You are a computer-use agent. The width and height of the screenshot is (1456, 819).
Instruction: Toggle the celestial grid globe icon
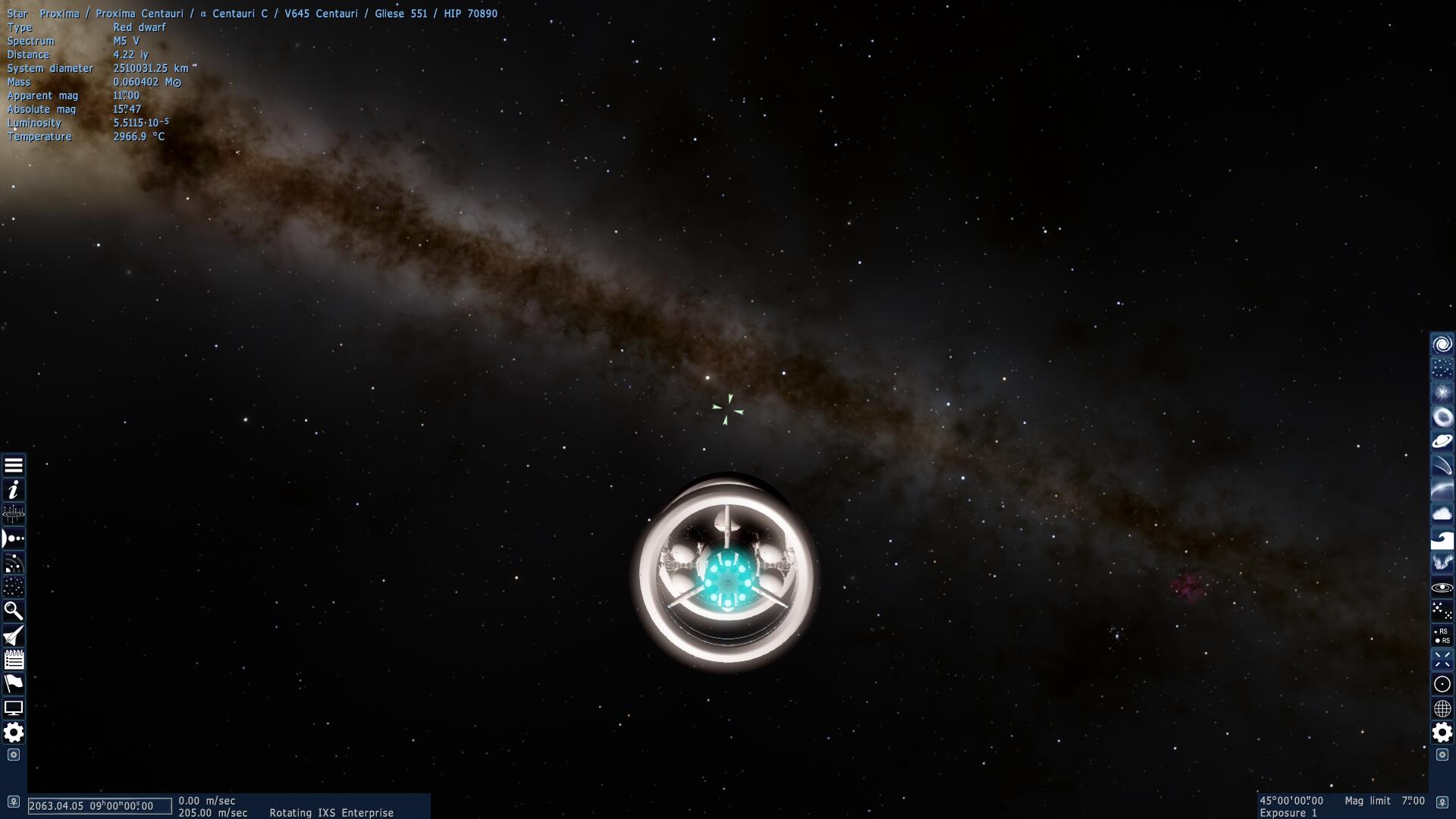coord(1442,708)
